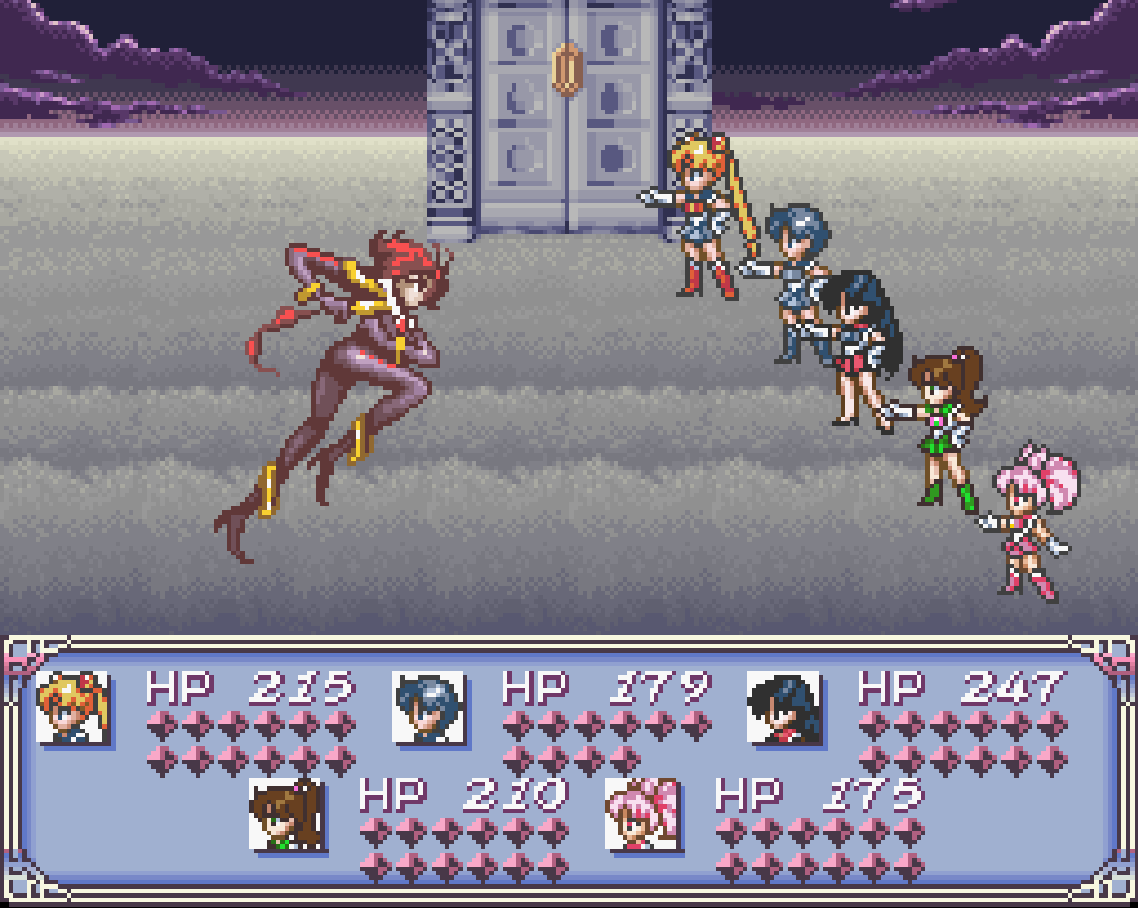The image size is (1138, 908).
Task: Select Chibi Moon's pink-haired portrait
Action: [x=642, y=814]
